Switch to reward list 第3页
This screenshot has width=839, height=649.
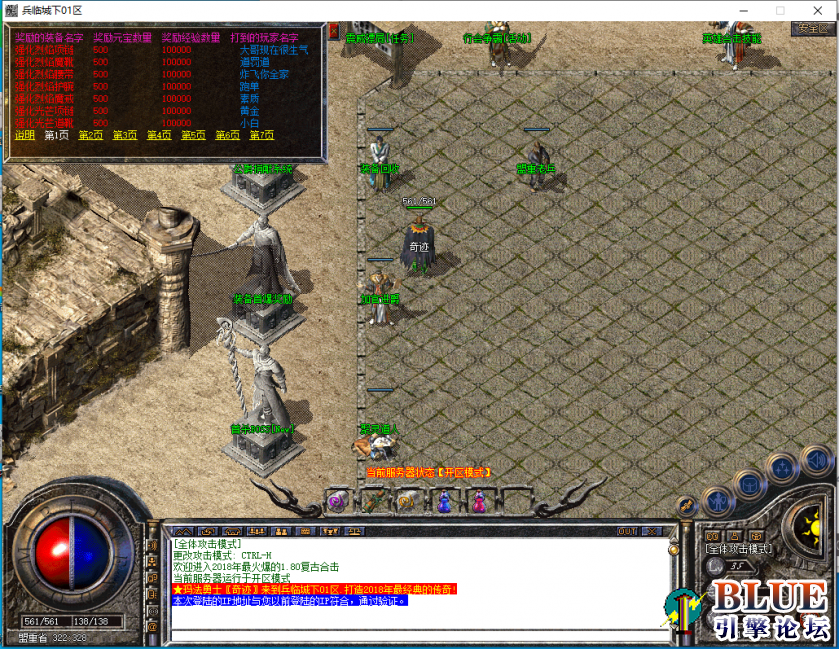click(125, 135)
